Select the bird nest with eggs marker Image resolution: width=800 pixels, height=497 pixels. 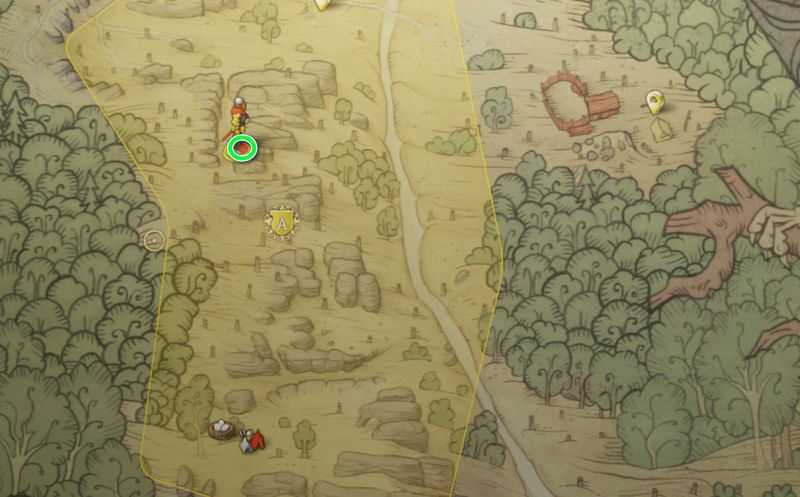[221, 430]
